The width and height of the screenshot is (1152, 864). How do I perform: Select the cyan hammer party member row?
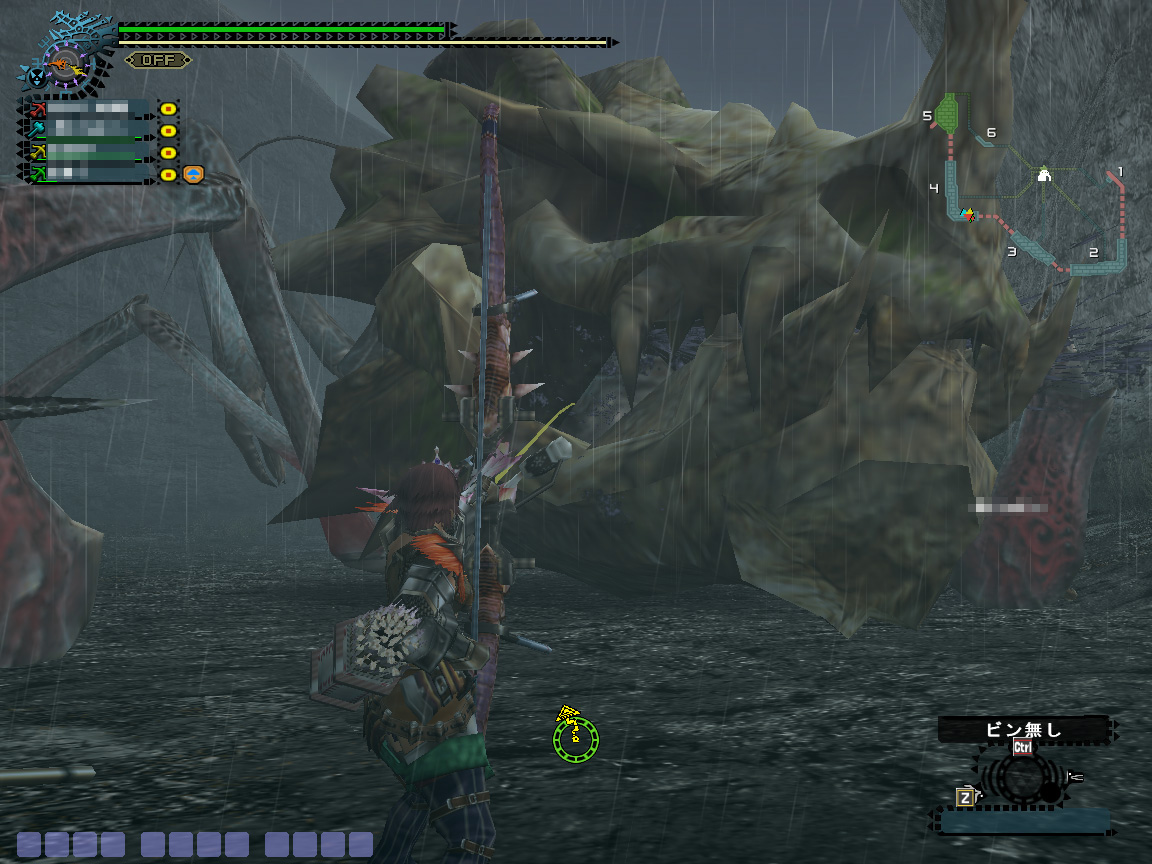(x=88, y=130)
